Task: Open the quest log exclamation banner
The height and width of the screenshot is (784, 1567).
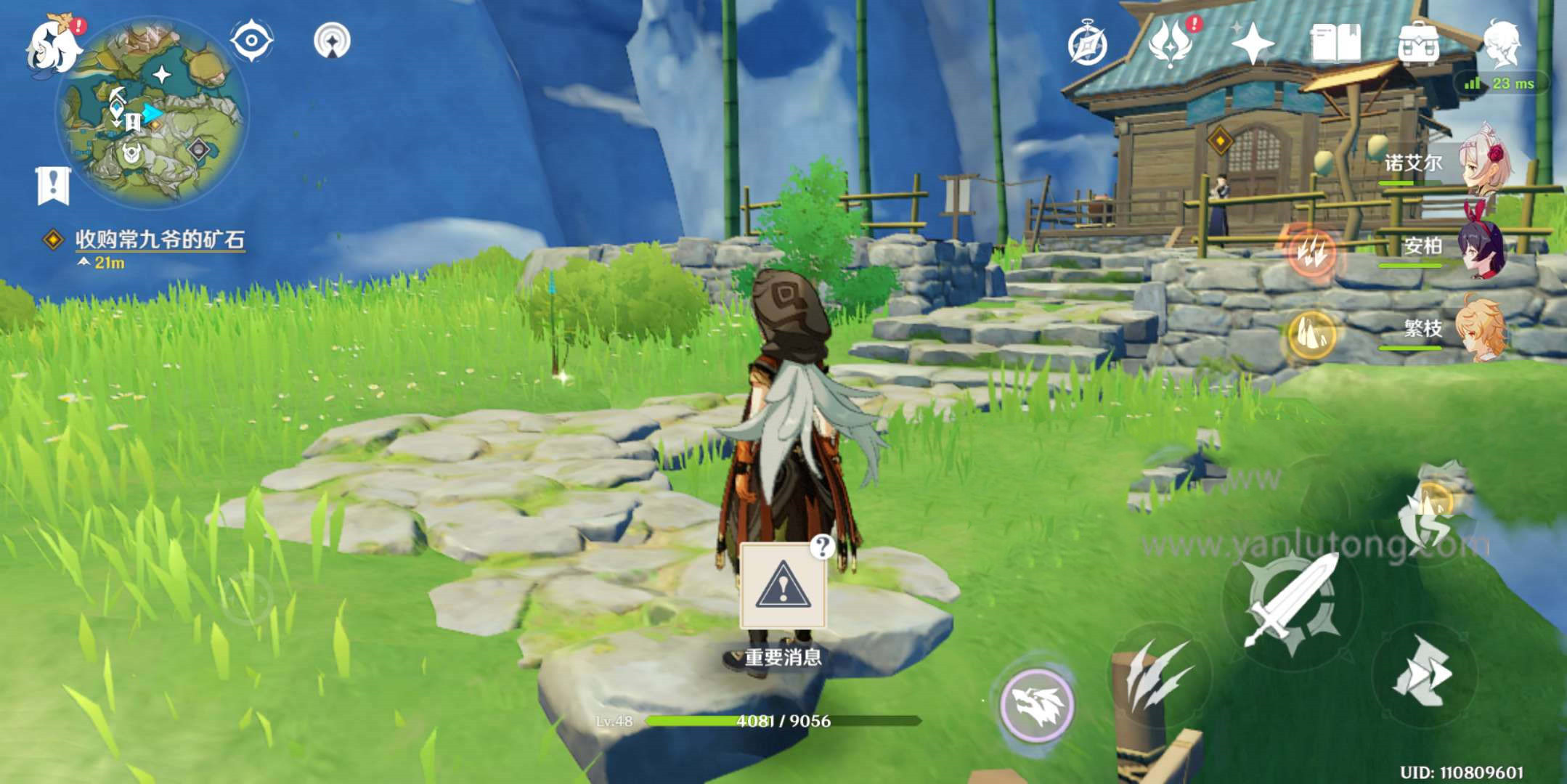Action: click(x=53, y=185)
